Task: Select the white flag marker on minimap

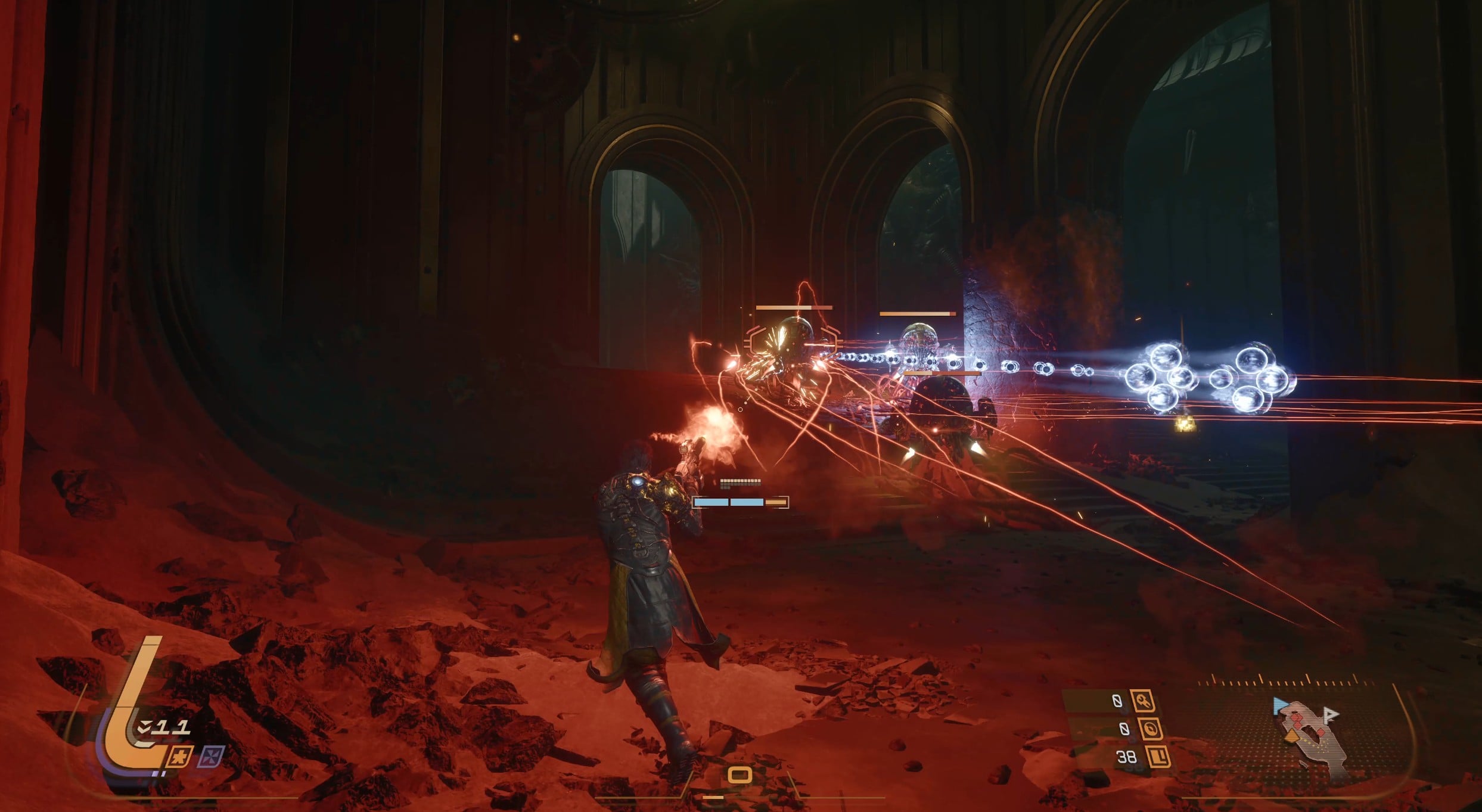Action: coord(1329,715)
